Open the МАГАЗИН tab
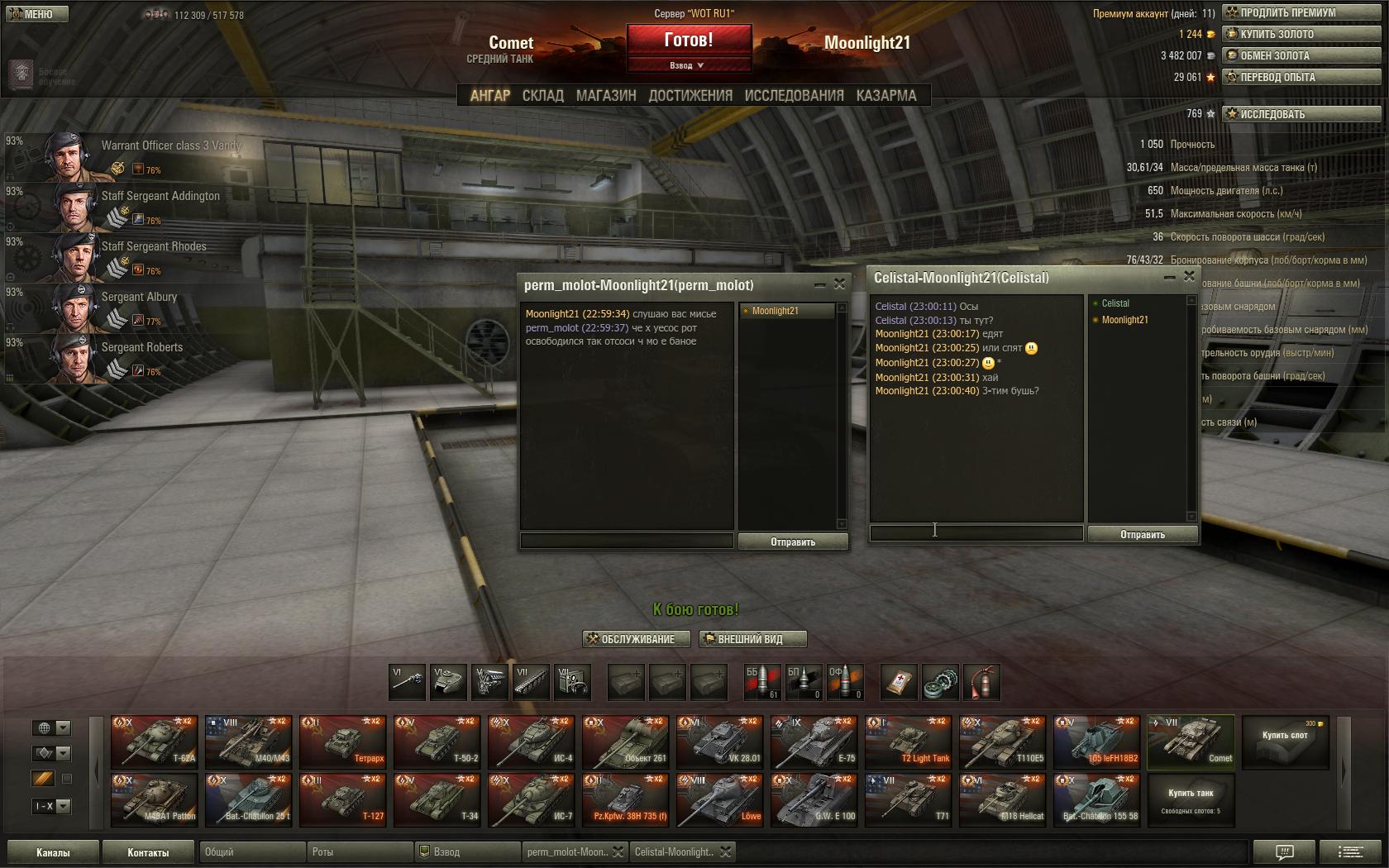The width and height of the screenshot is (1389, 868). pyautogui.click(x=606, y=96)
